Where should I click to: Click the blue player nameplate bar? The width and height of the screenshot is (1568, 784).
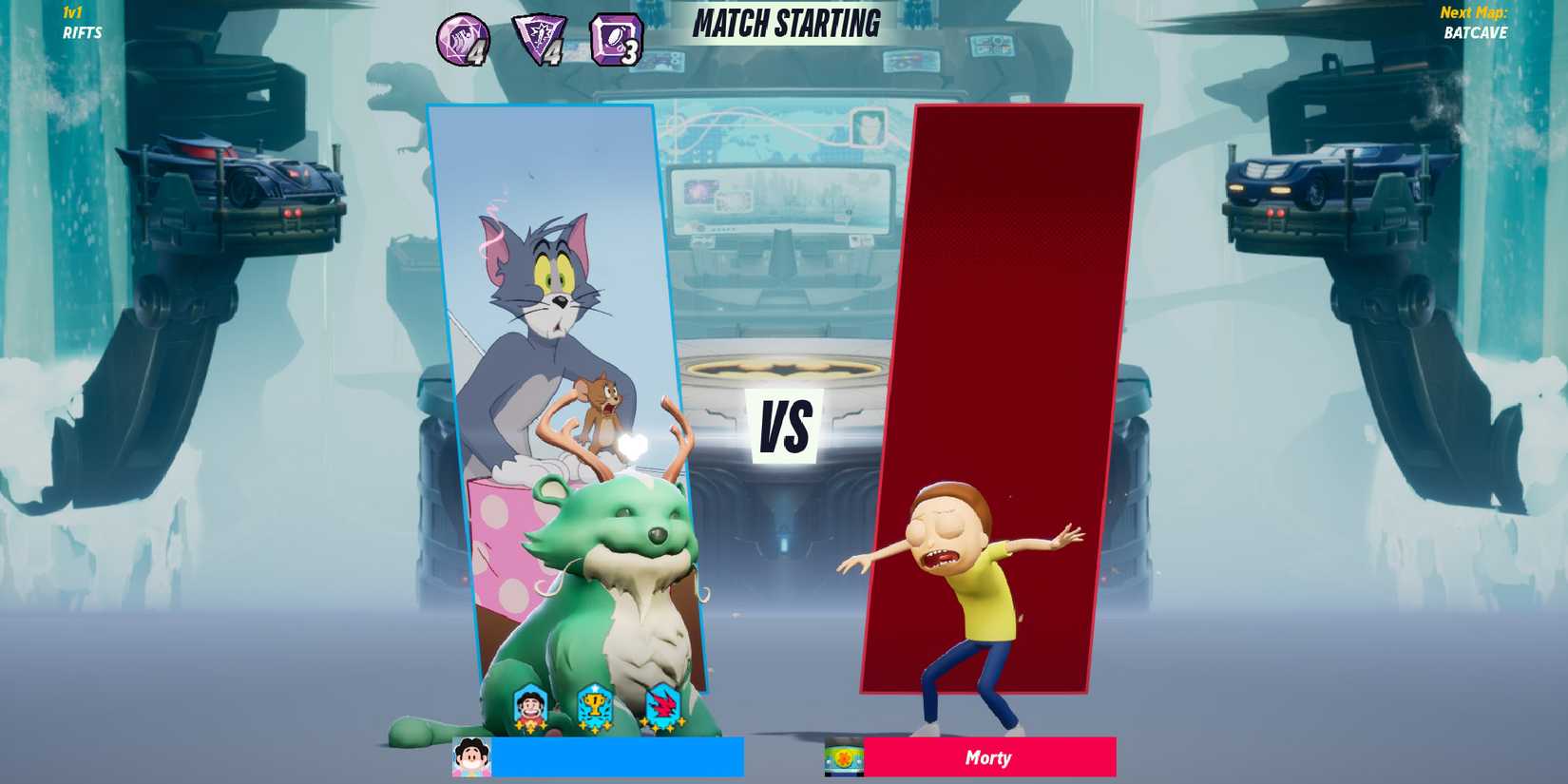click(x=618, y=757)
